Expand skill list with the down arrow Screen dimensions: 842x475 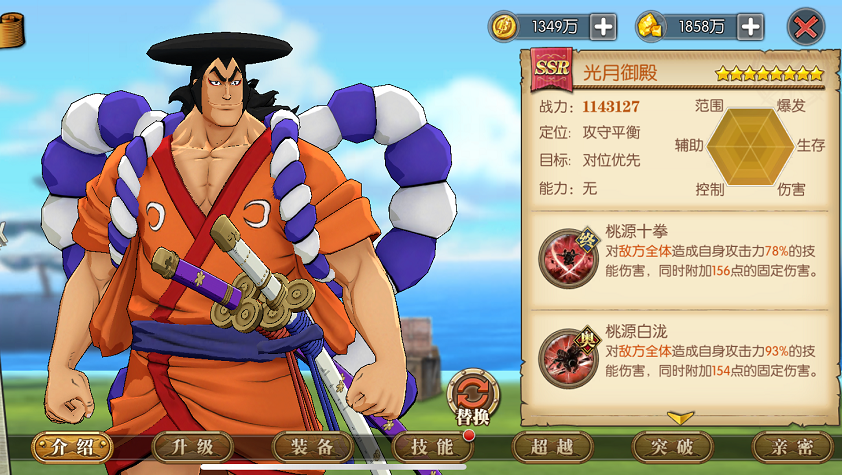(x=680, y=416)
